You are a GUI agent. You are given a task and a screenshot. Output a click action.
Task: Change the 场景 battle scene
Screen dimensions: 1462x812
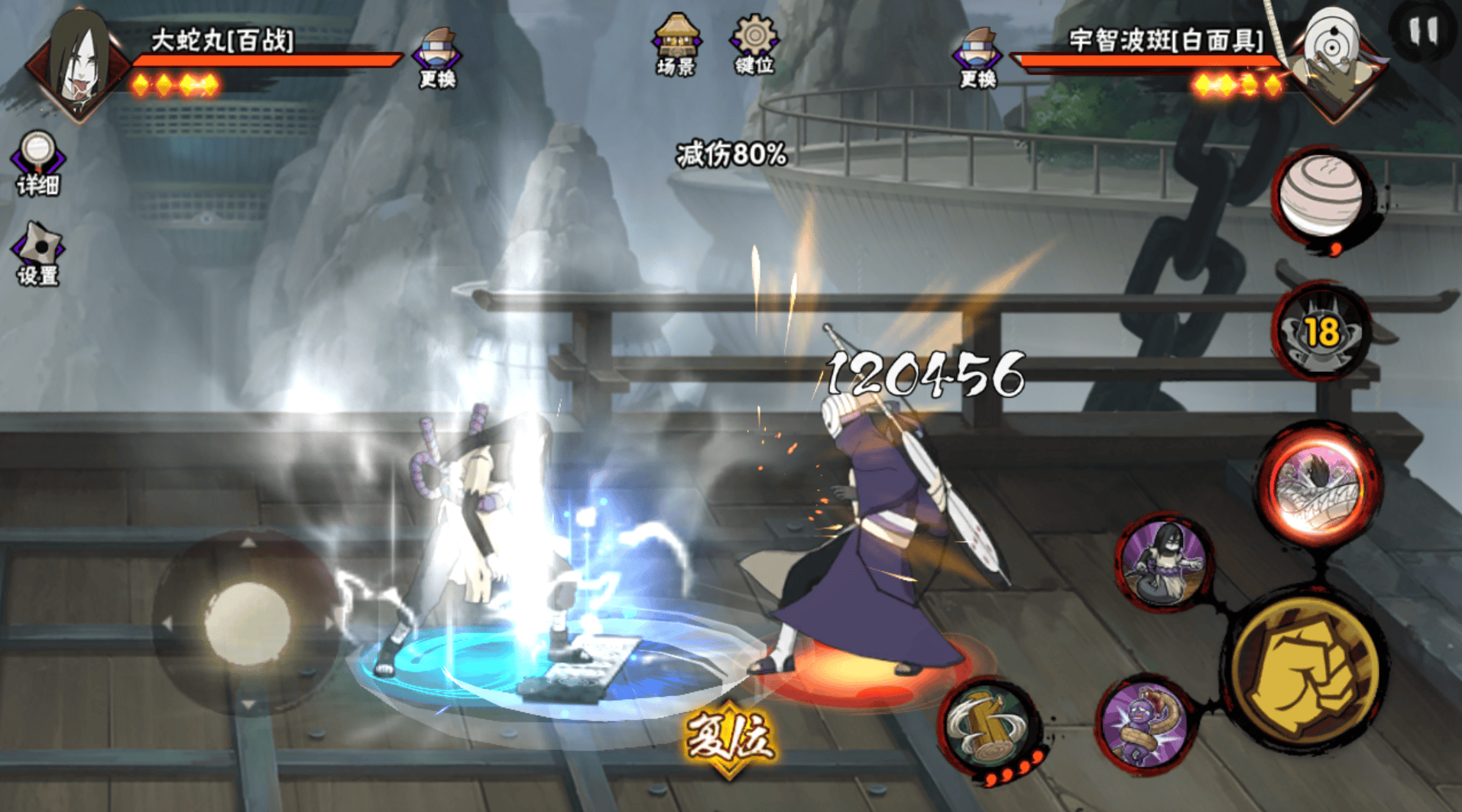pos(676,44)
